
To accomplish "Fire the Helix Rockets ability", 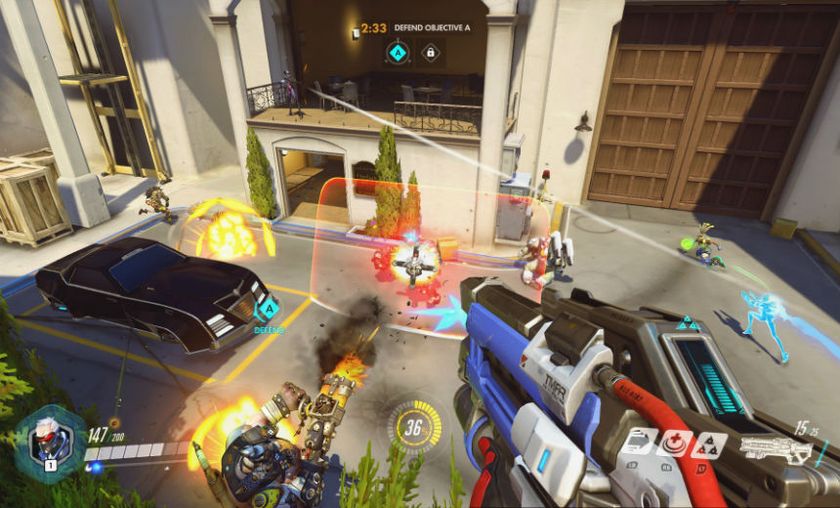I will pyautogui.click(x=709, y=445).
